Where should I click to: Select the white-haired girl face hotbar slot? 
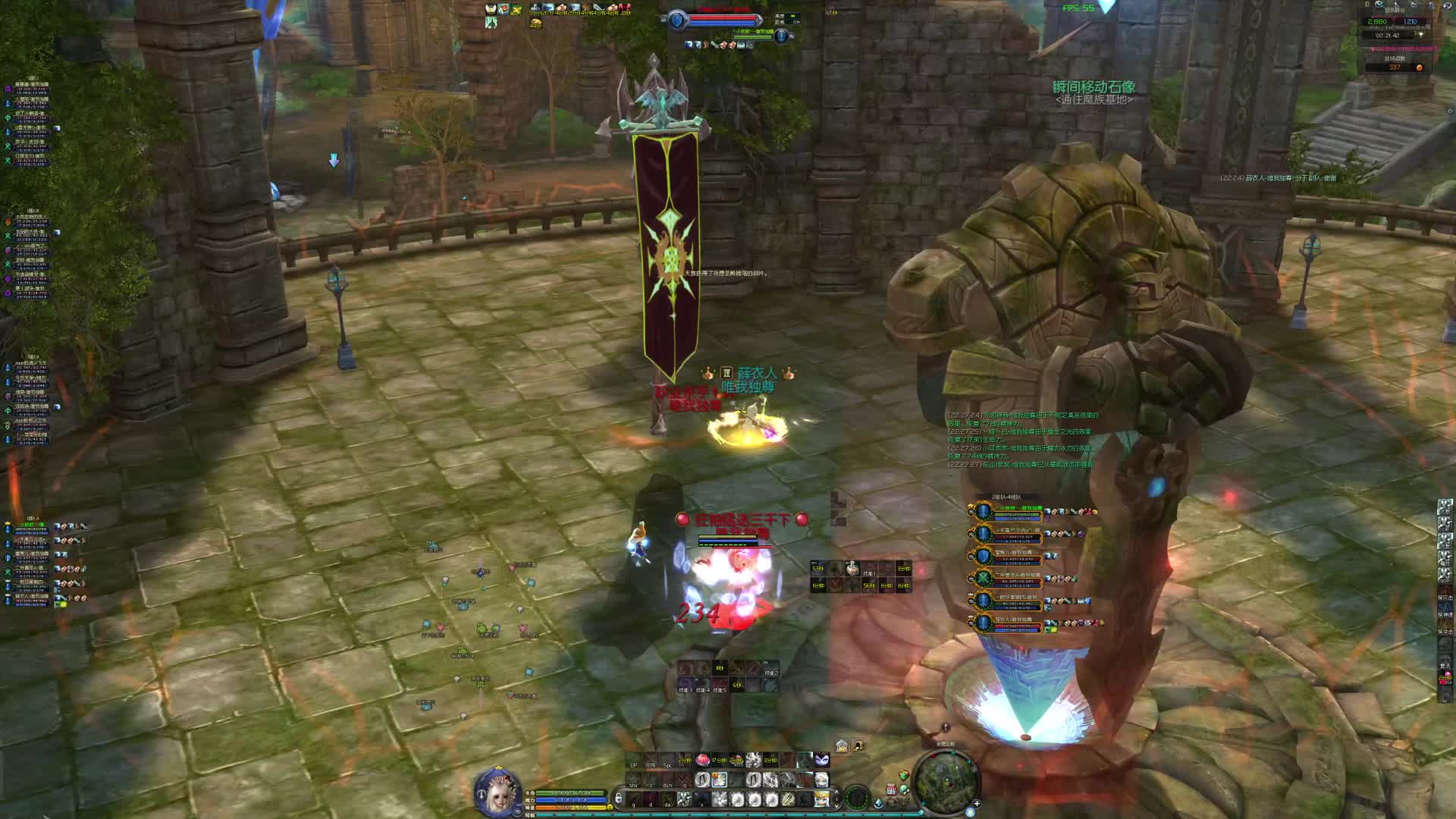click(x=822, y=779)
